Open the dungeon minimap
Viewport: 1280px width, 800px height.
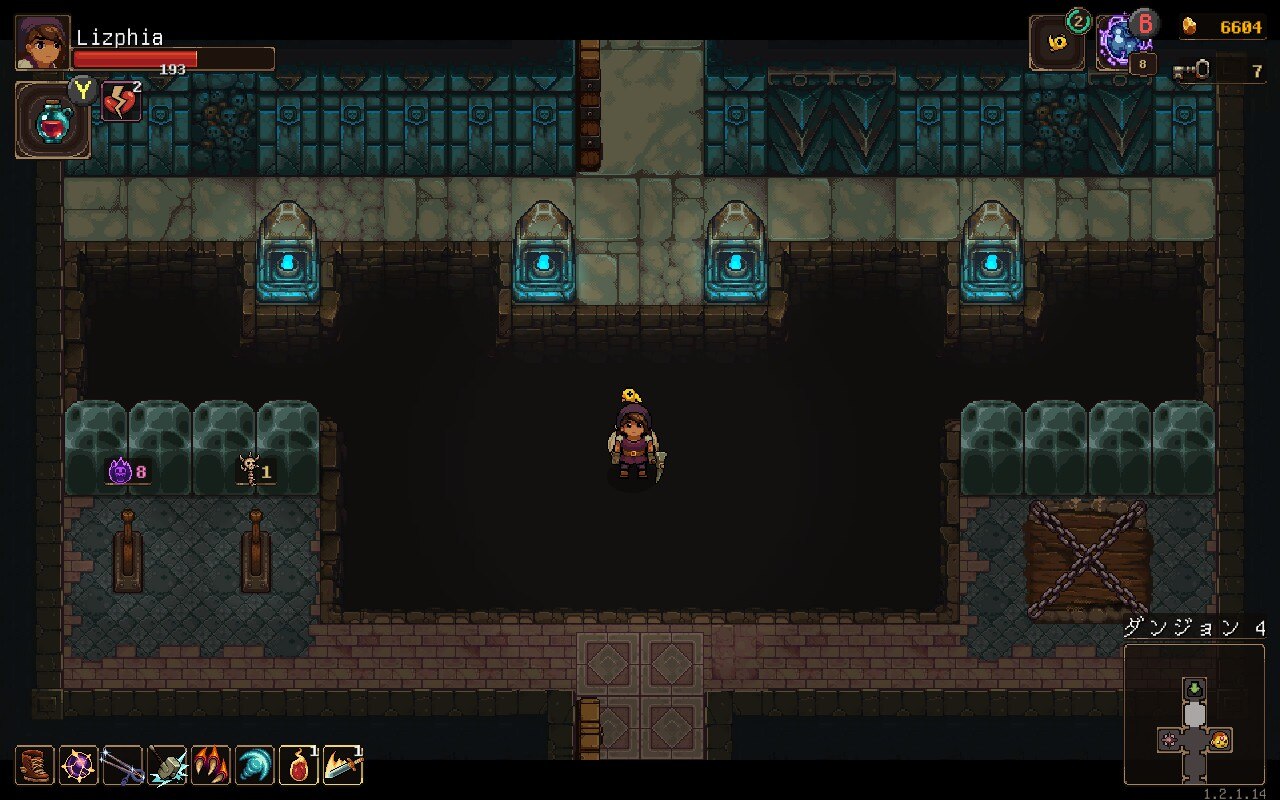(1194, 714)
